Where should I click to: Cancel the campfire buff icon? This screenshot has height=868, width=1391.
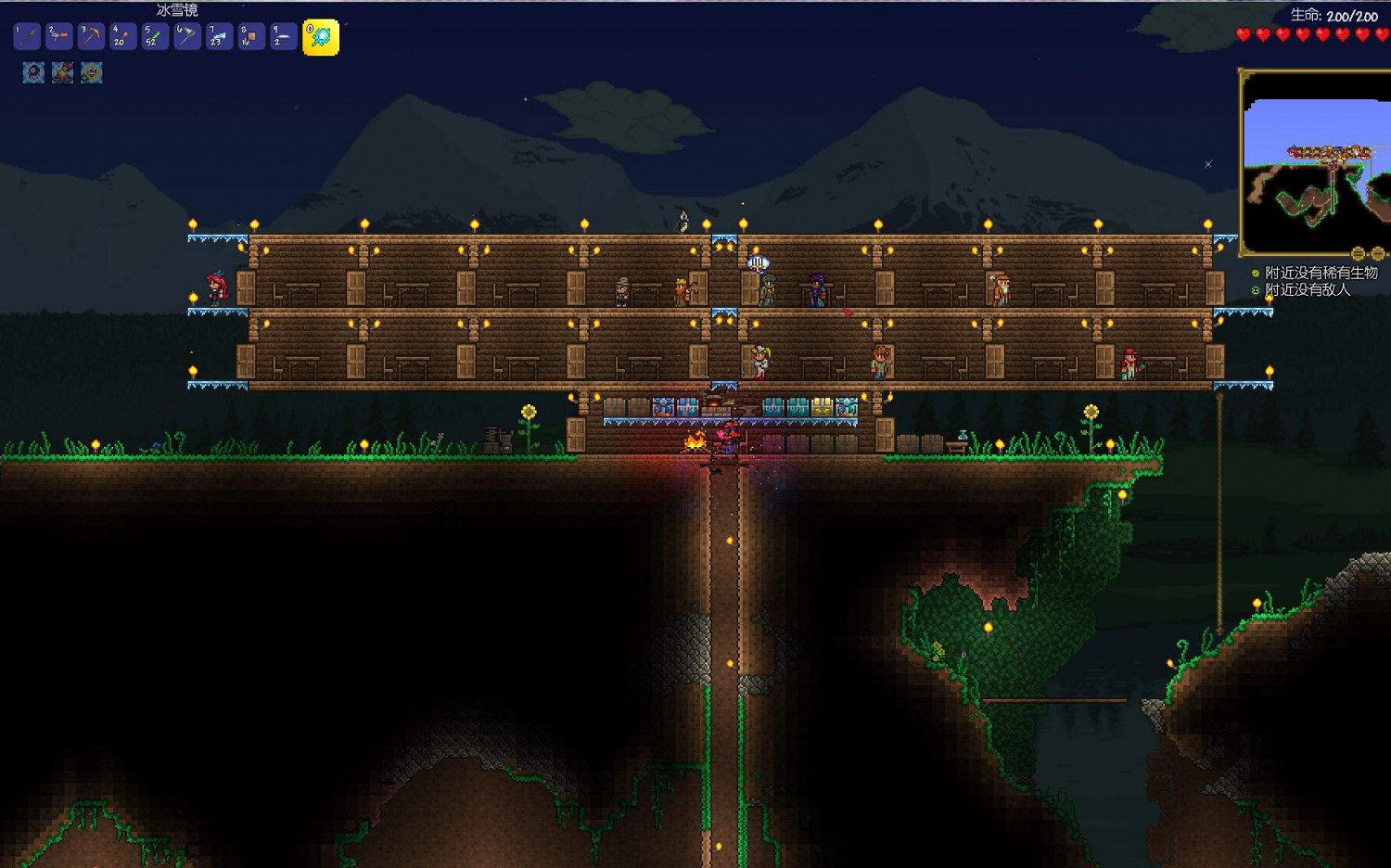[x=62, y=73]
